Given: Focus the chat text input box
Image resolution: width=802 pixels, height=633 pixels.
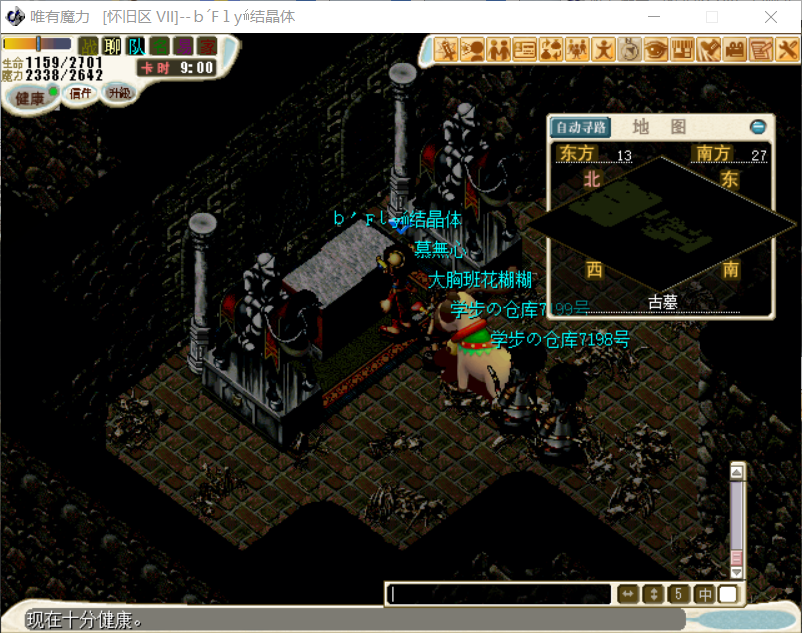Looking at the screenshot, I should [500, 594].
